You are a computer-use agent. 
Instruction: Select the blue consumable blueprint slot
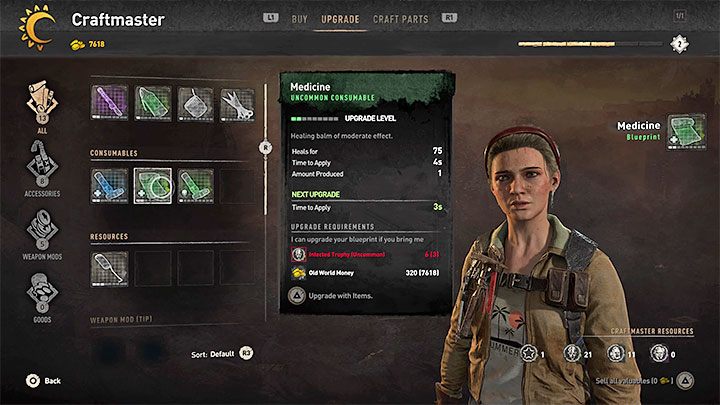pyautogui.click(x=109, y=185)
